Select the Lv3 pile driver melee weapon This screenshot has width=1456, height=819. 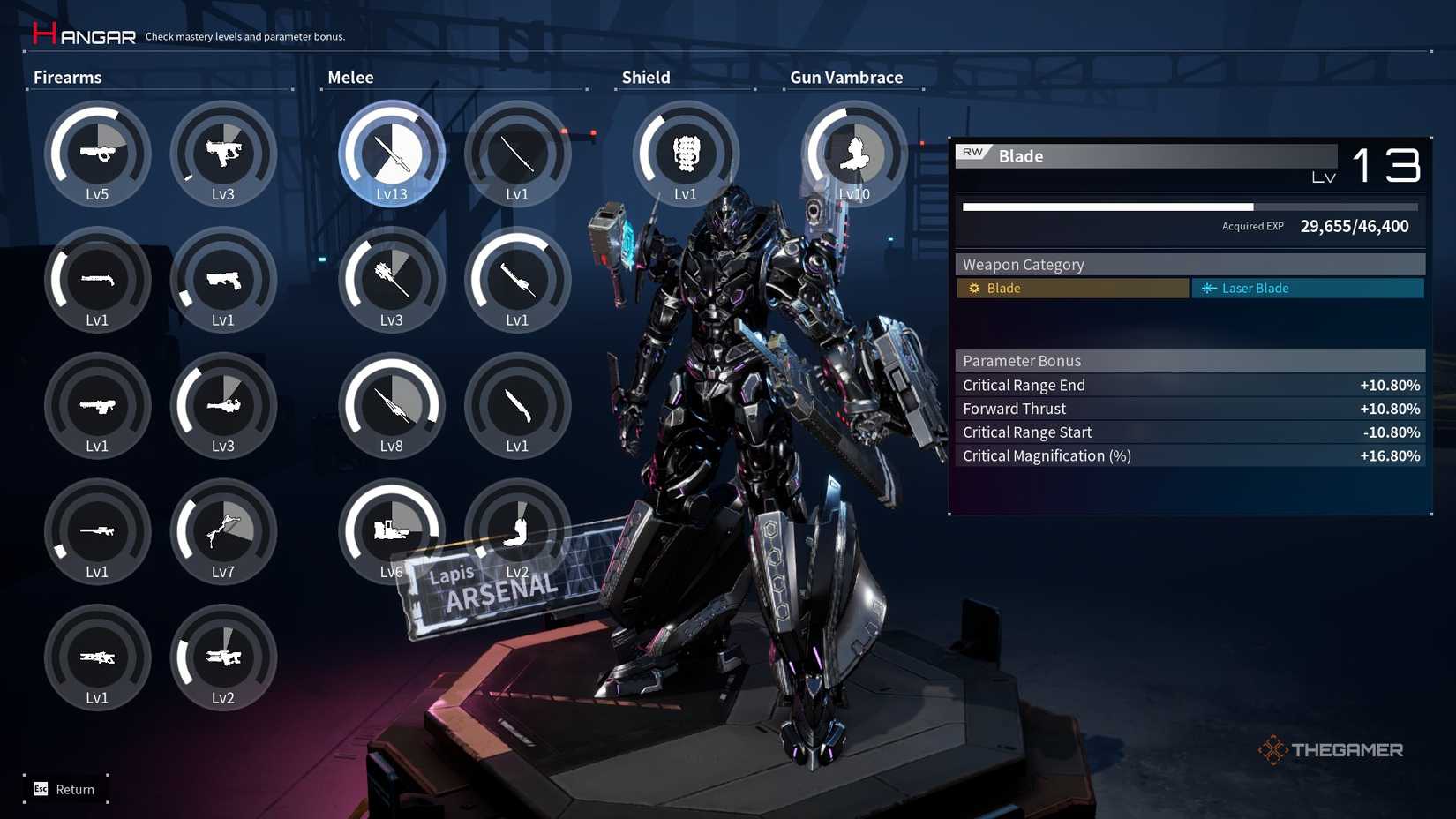(x=391, y=281)
